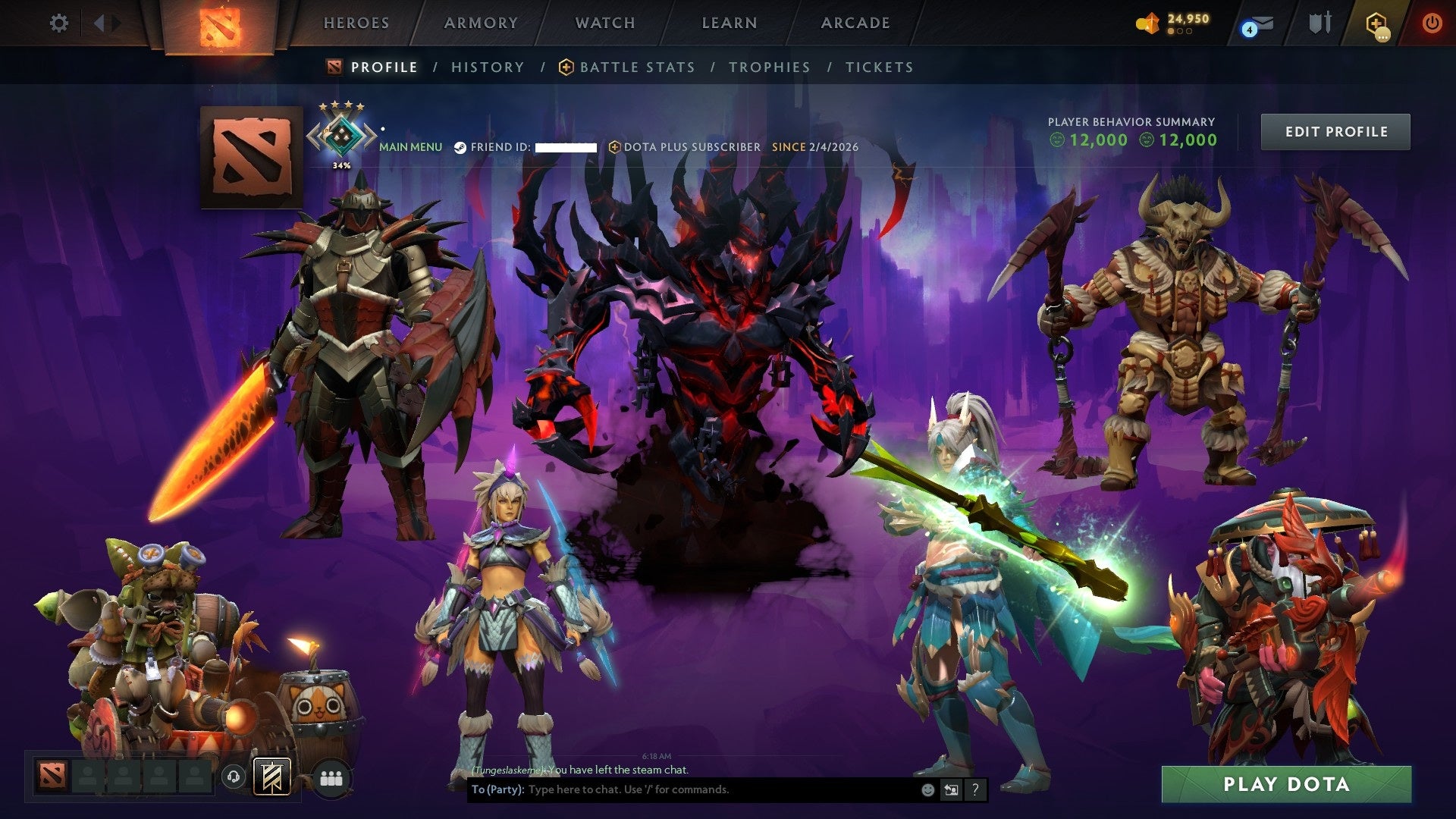Select the TROPHIES section

click(769, 67)
